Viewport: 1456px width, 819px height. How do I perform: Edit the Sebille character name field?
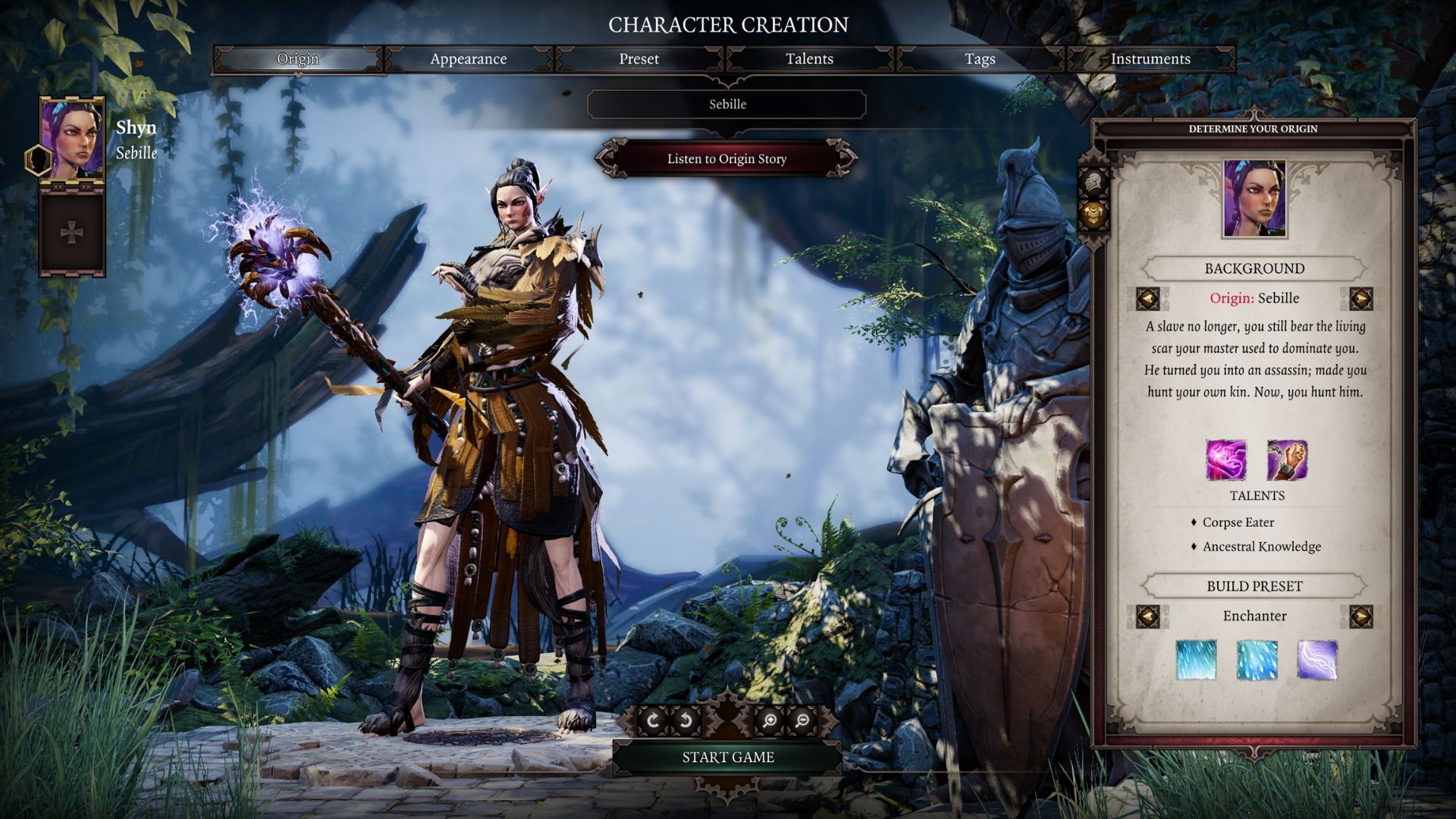tap(726, 105)
